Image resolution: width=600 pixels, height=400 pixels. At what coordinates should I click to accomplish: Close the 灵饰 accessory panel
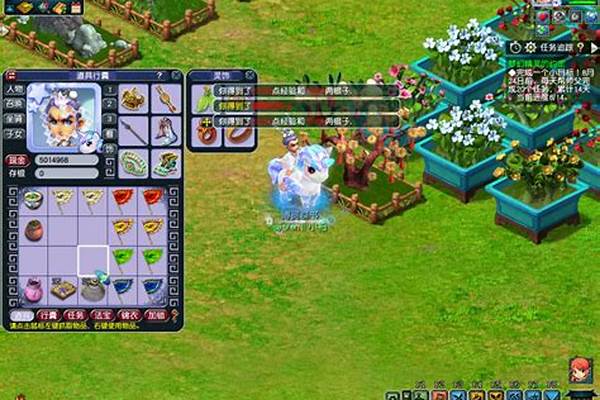(249, 75)
